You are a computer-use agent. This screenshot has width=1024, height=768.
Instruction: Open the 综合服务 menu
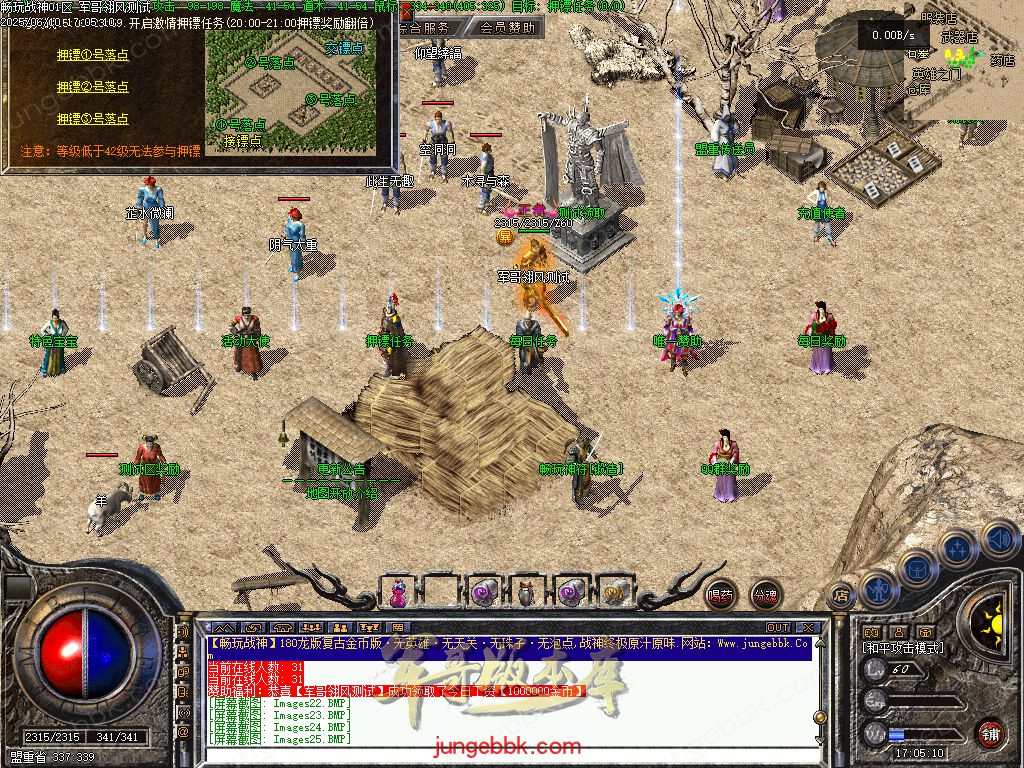tap(430, 28)
